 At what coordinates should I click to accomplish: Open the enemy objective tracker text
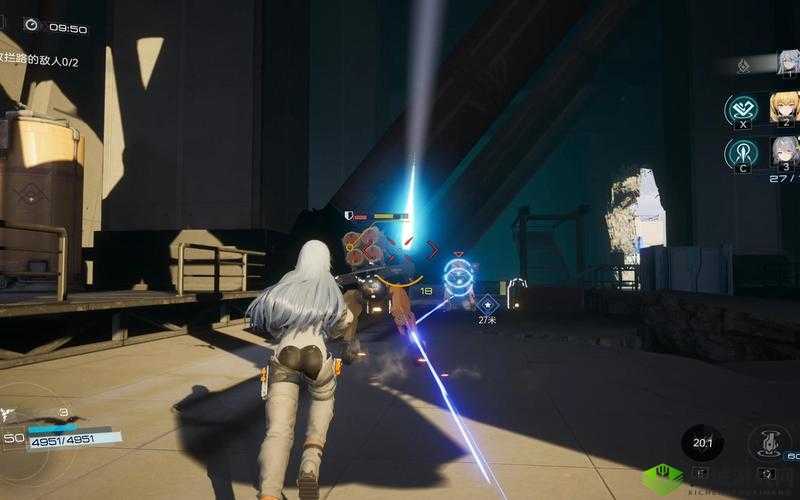[40, 62]
